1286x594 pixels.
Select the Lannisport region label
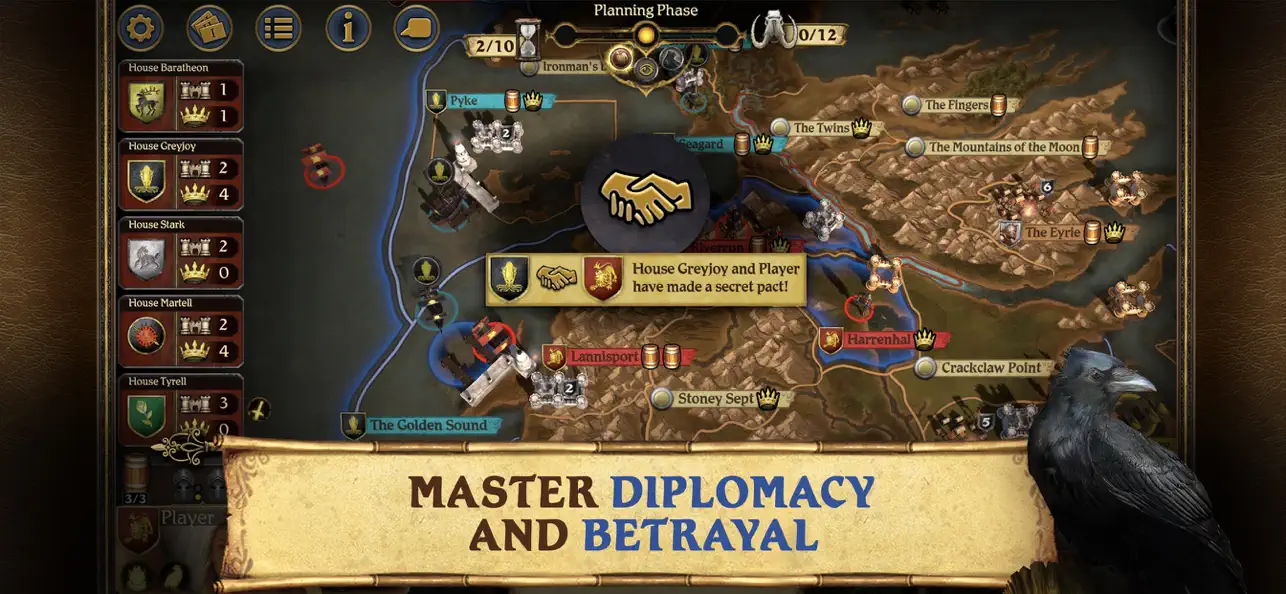[603, 356]
